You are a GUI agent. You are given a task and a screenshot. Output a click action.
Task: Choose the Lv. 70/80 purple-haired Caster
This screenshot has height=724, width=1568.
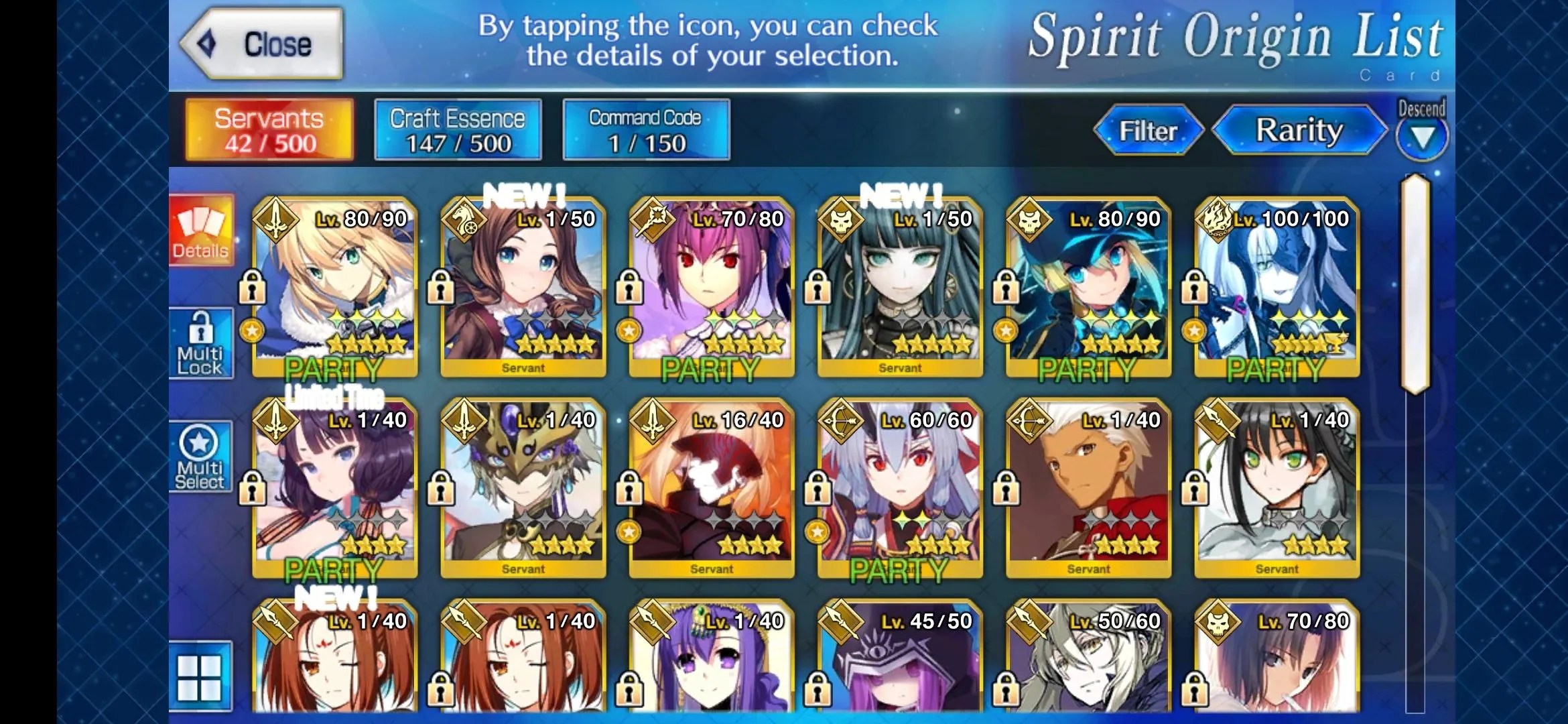712,287
